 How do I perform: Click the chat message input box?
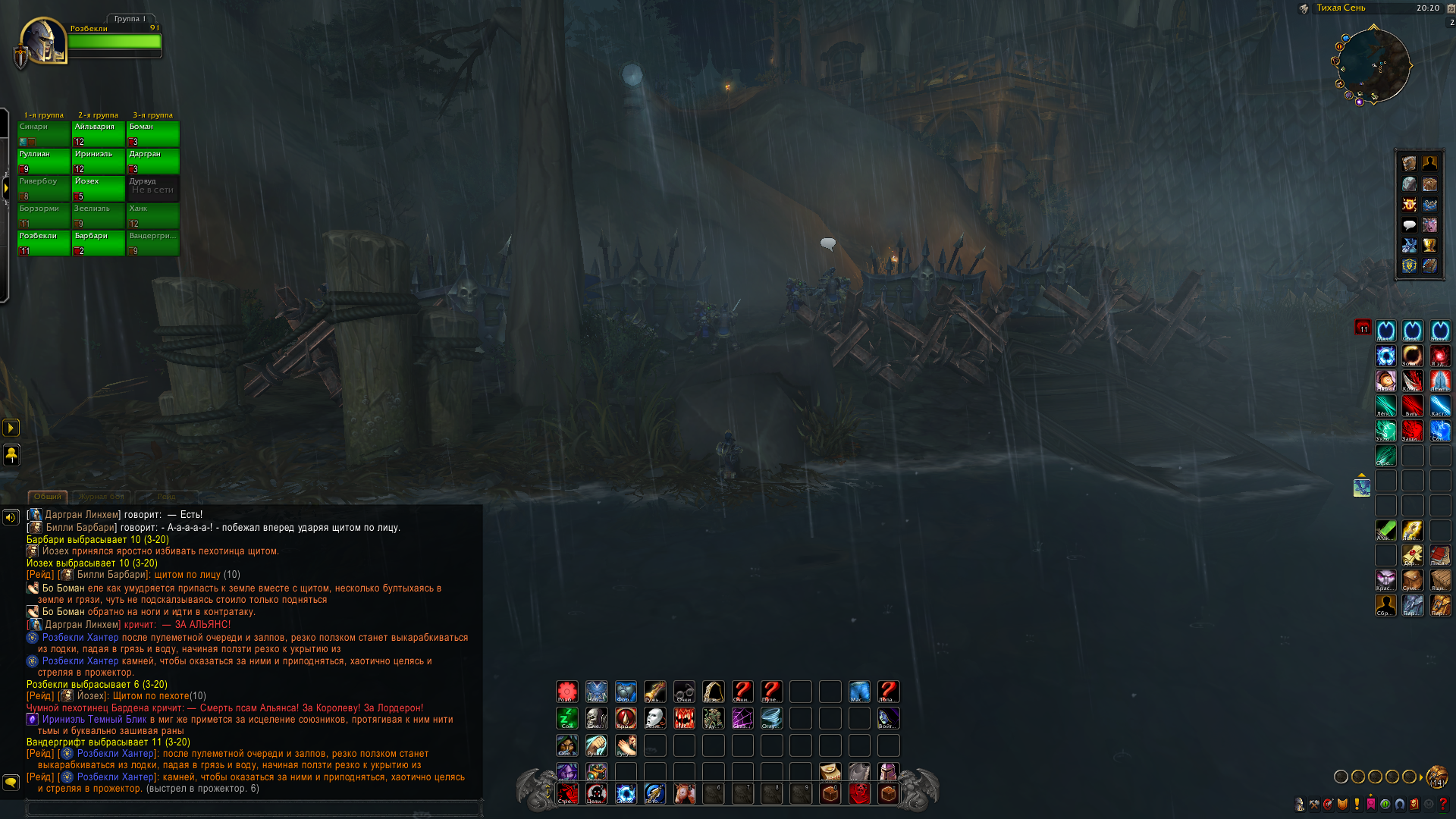(x=254, y=808)
